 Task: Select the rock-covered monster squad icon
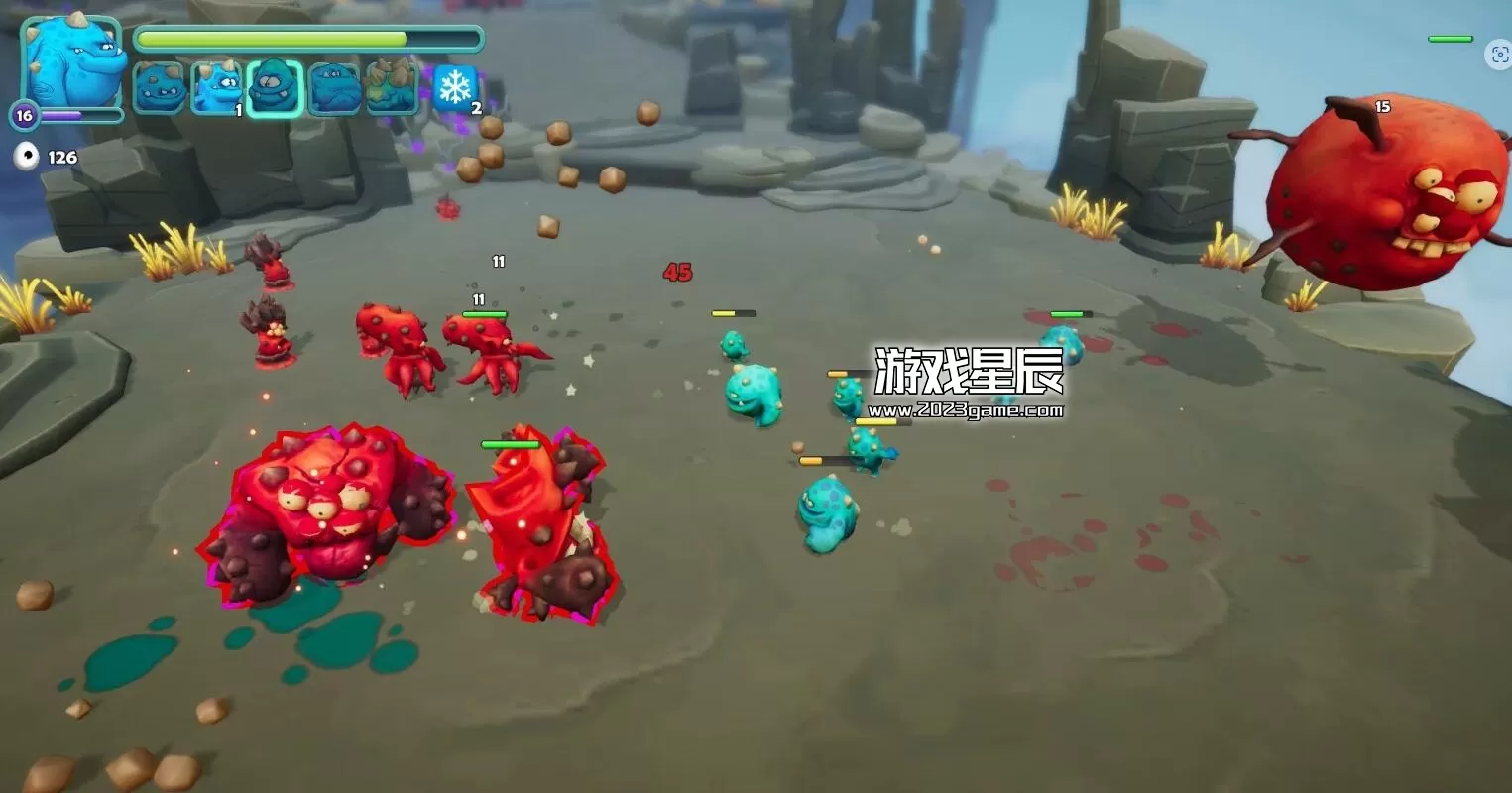390,87
